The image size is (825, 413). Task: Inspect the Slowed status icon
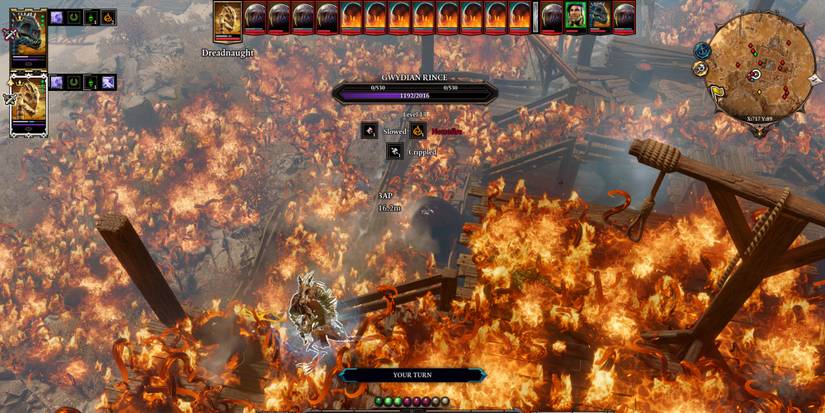[369, 131]
